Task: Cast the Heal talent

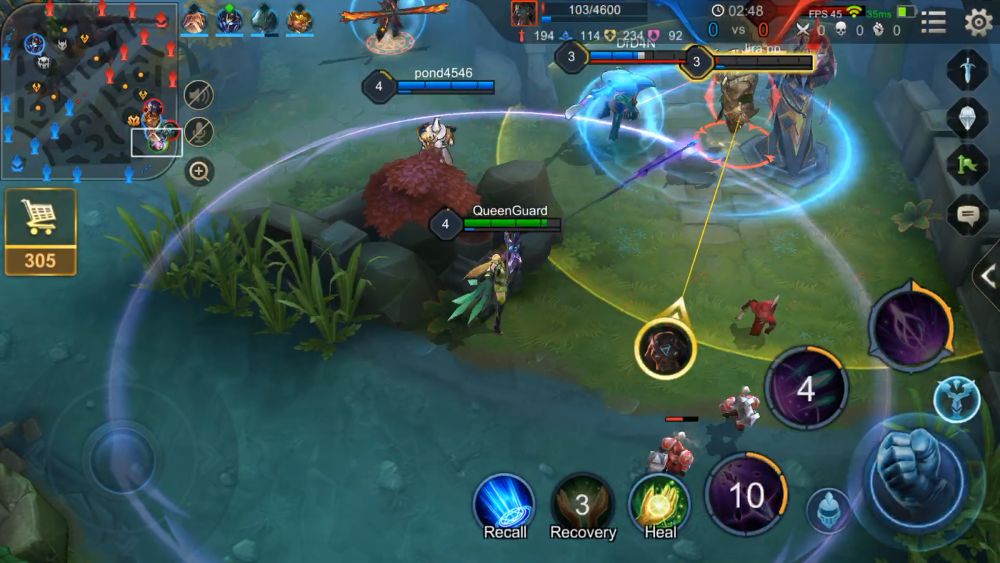Action: point(660,503)
